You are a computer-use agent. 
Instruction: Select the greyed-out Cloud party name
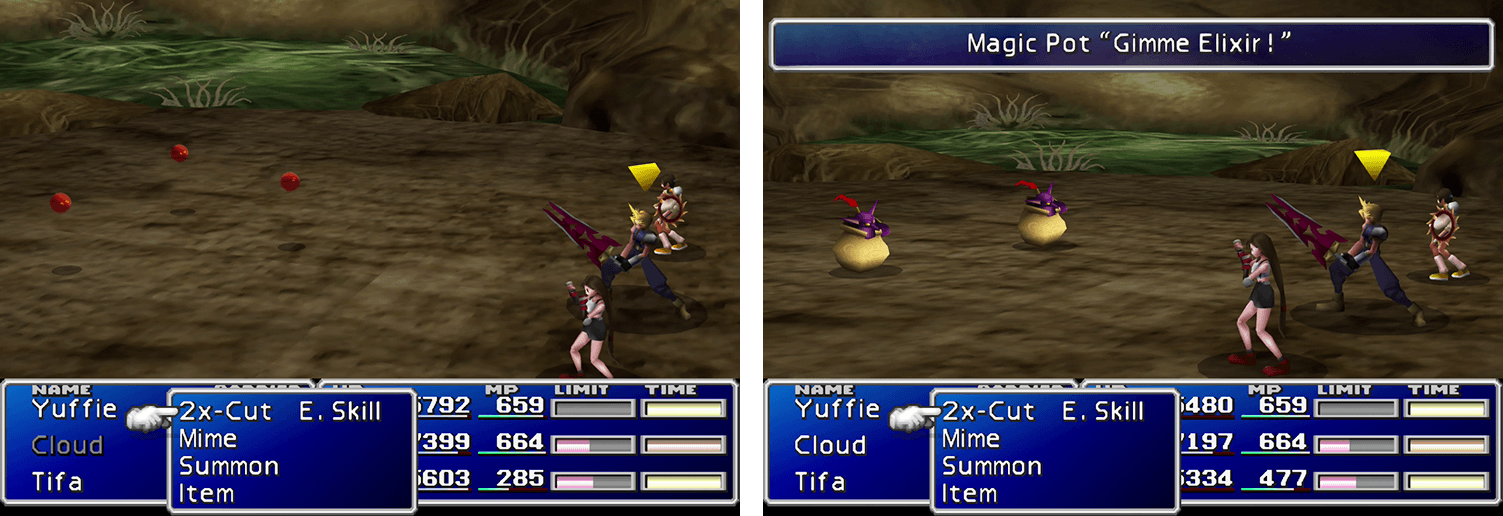tap(67, 445)
